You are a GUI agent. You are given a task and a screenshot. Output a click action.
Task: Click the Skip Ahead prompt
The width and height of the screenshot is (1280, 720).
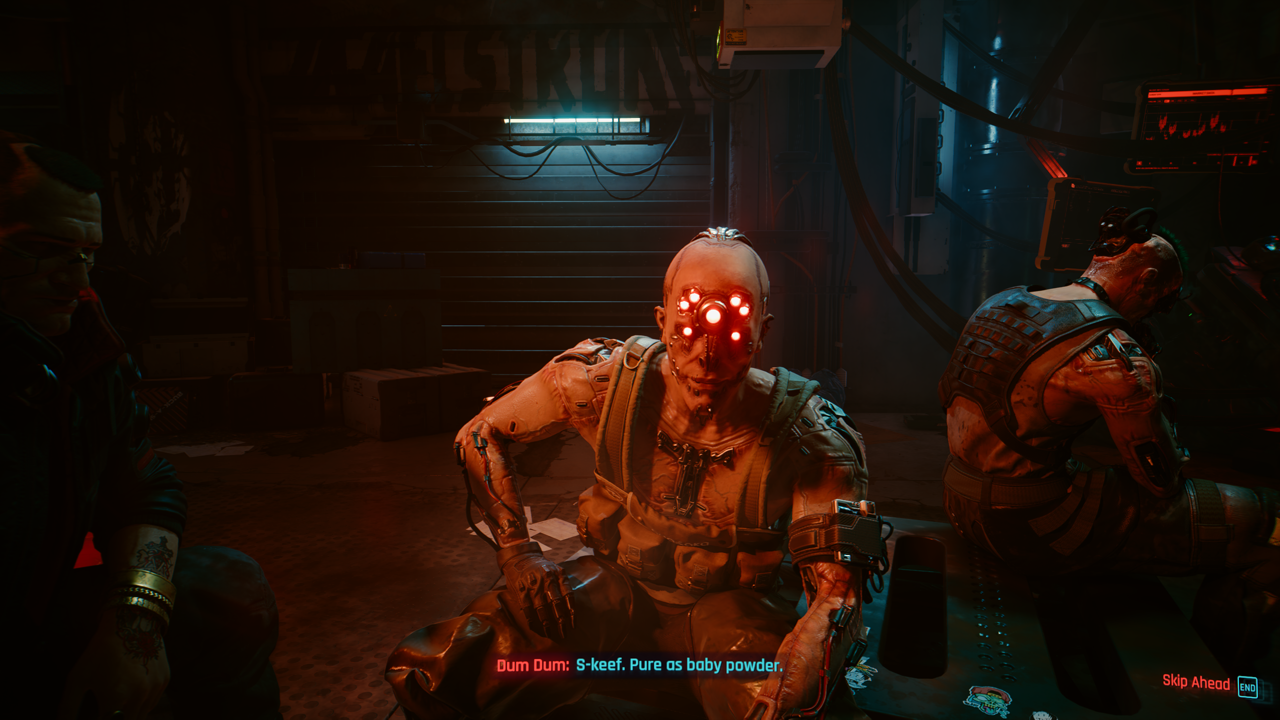pos(1208,683)
